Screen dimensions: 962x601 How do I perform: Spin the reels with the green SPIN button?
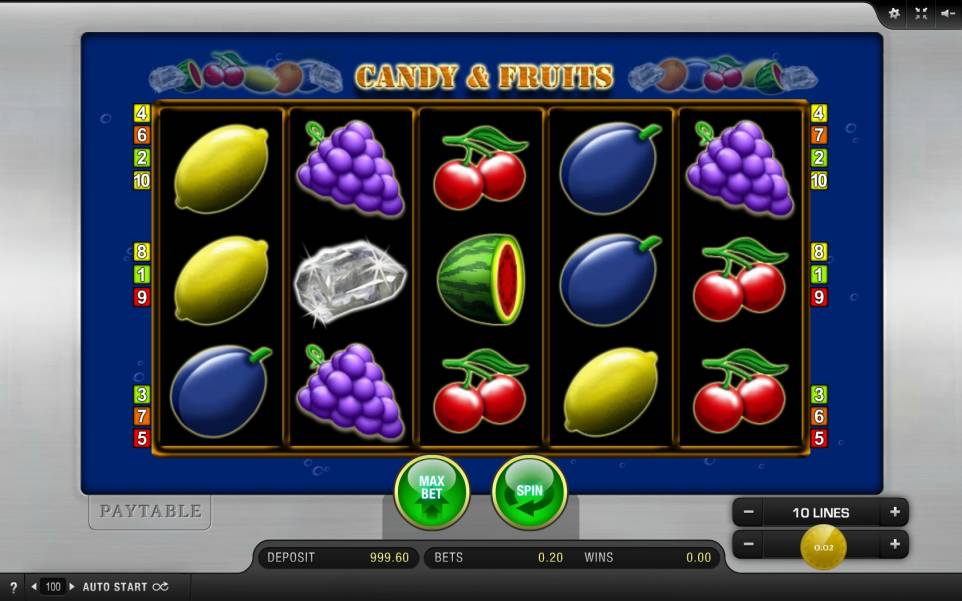pos(529,491)
